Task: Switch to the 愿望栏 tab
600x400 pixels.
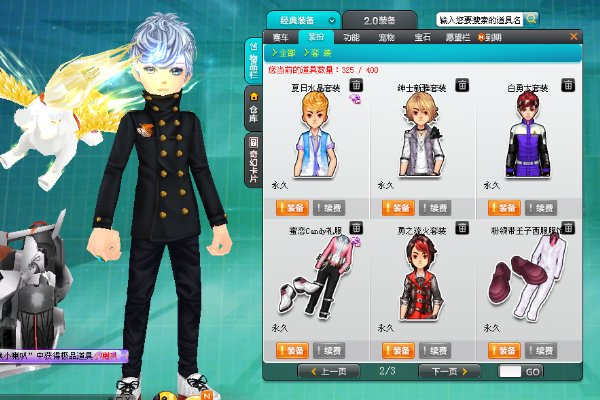Action: click(x=455, y=37)
